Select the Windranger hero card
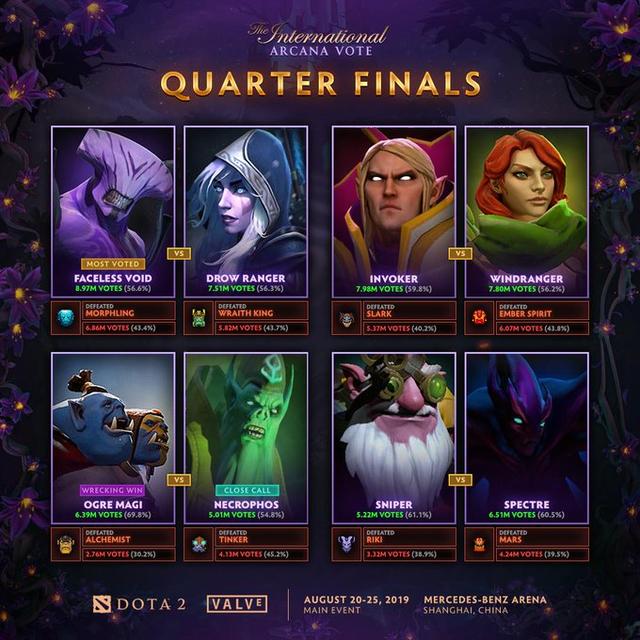 tap(526, 210)
